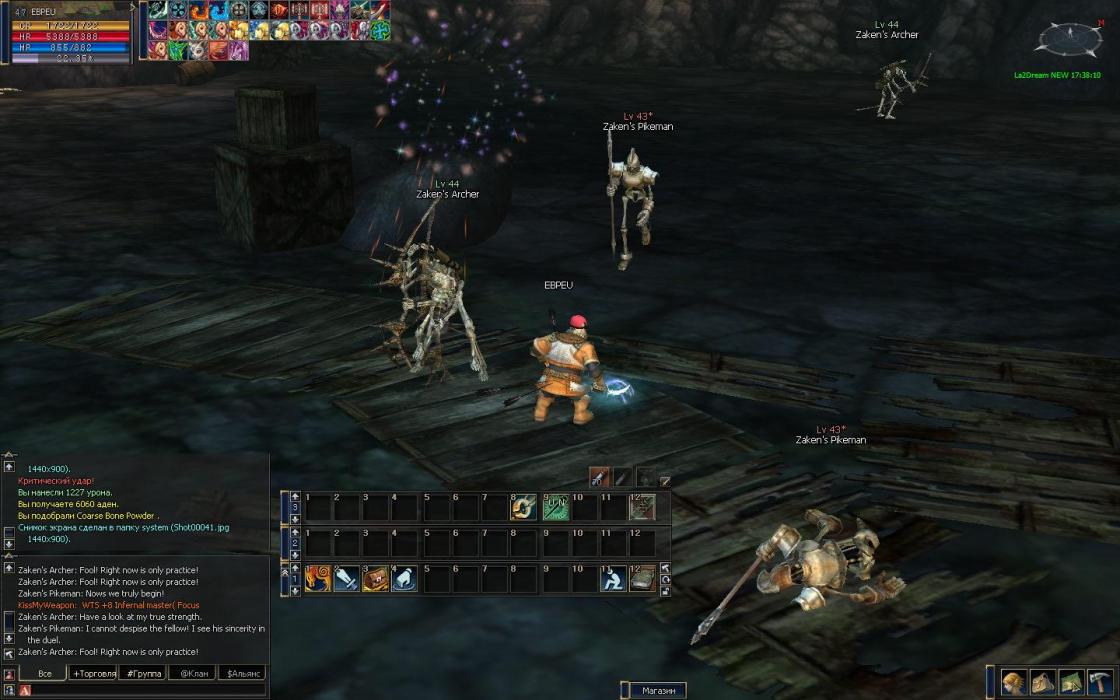Activate the dagger attack hotbar slot
This screenshot has width=1120, height=700.
click(x=347, y=578)
